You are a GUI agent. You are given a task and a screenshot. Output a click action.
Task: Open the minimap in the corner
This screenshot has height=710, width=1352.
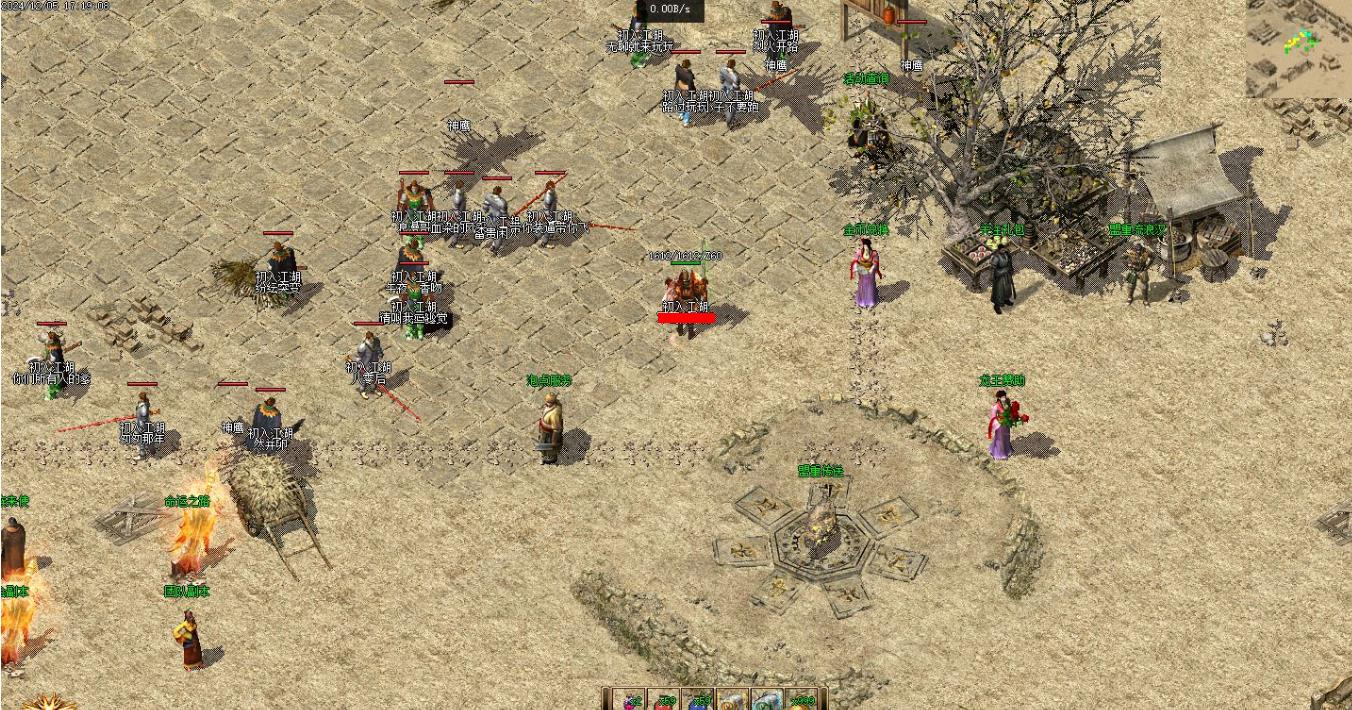tap(1298, 48)
